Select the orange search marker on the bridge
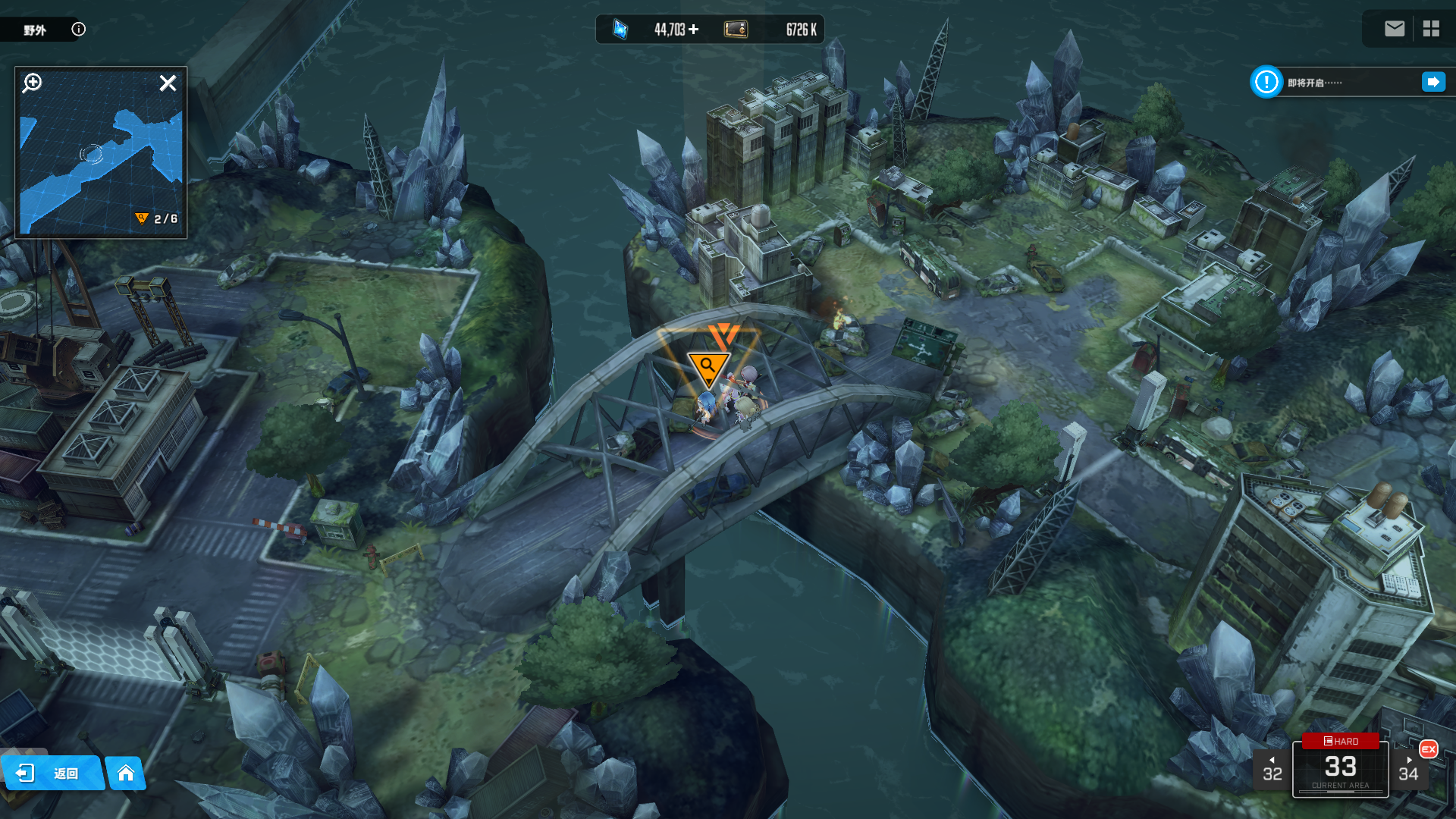This screenshot has height=819, width=1456. (x=708, y=368)
